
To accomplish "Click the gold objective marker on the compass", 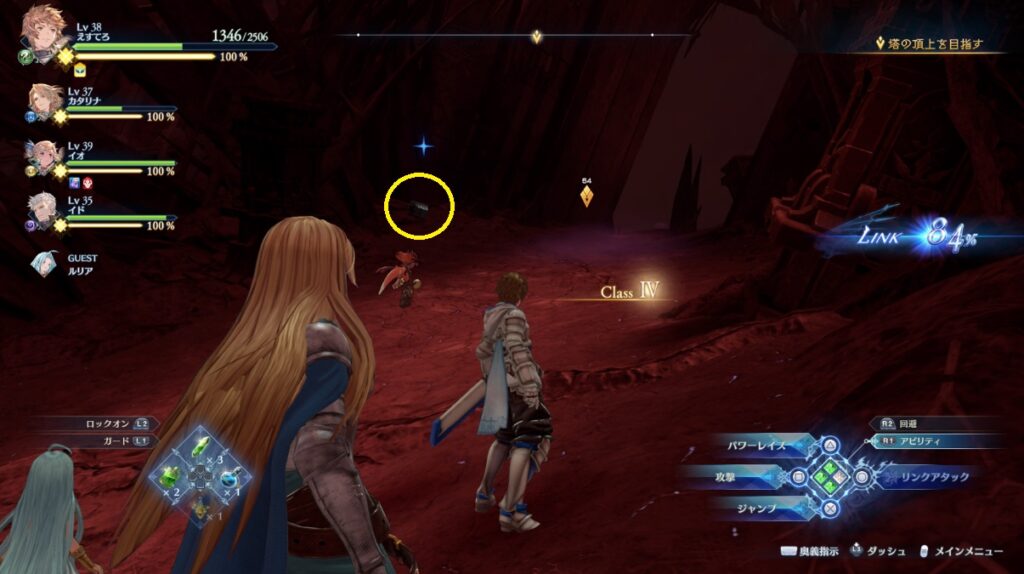I will tap(537, 37).
